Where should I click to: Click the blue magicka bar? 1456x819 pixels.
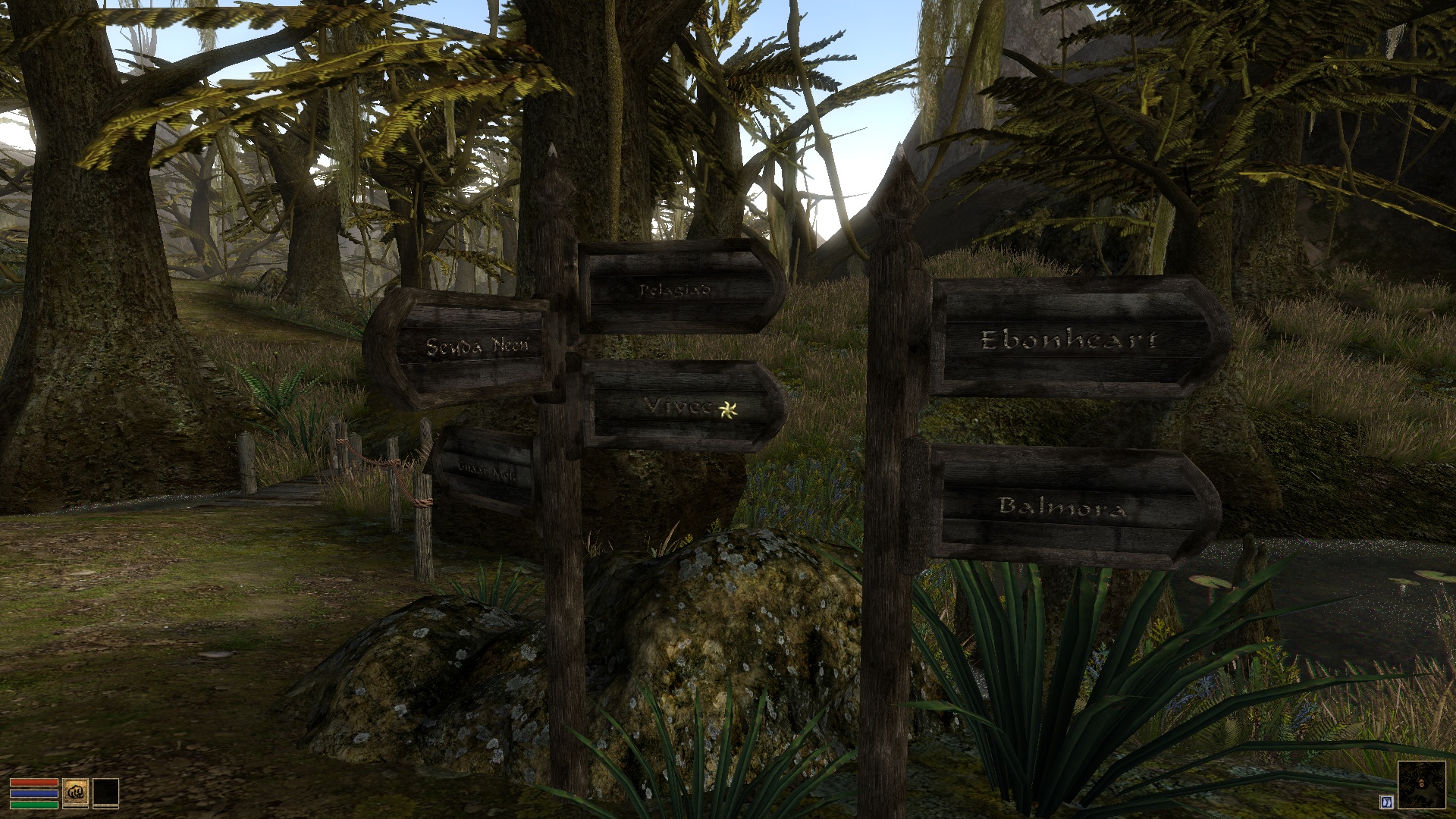coord(34,793)
